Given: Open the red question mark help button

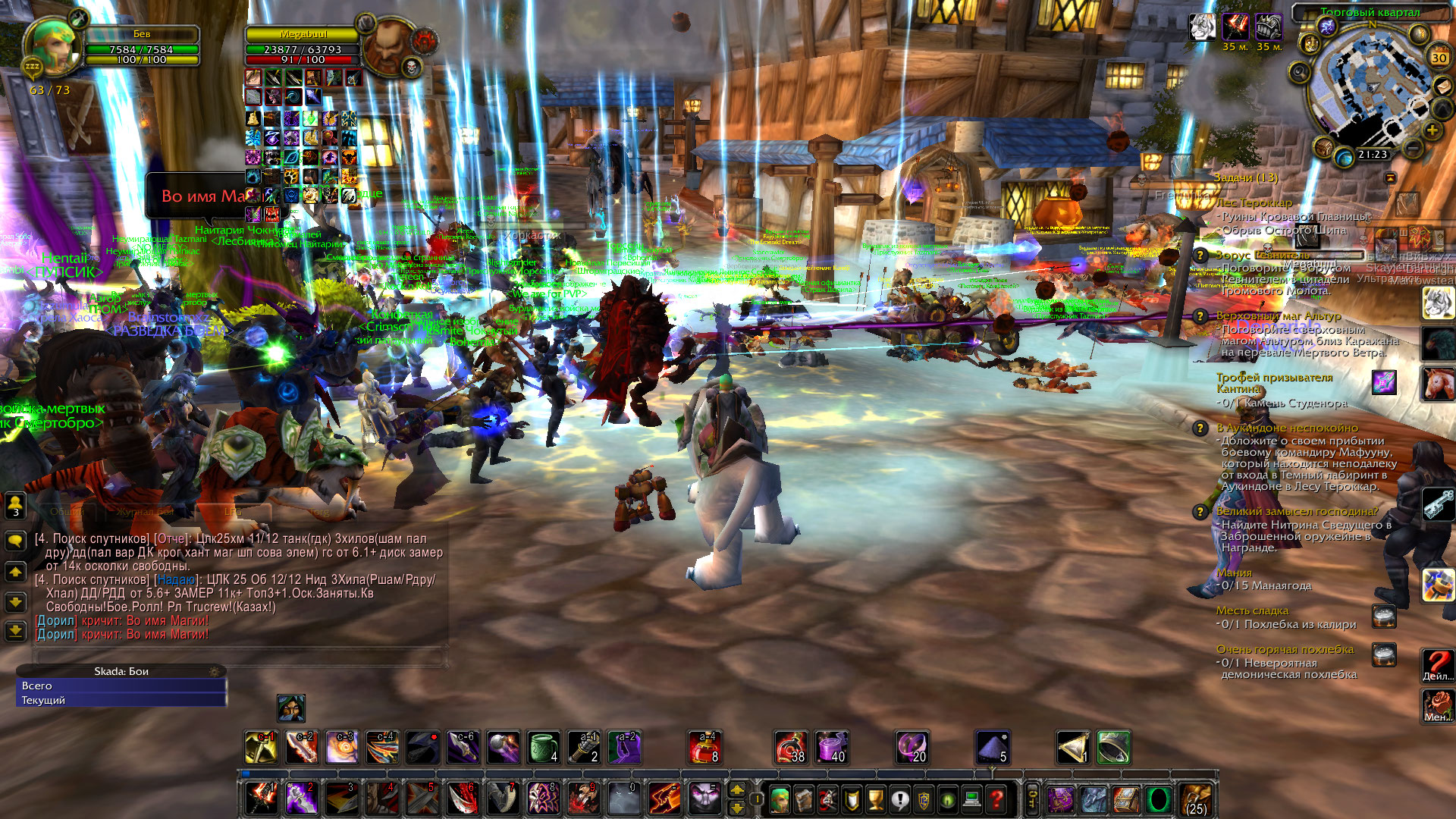Looking at the screenshot, I should click(x=996, y=799).
